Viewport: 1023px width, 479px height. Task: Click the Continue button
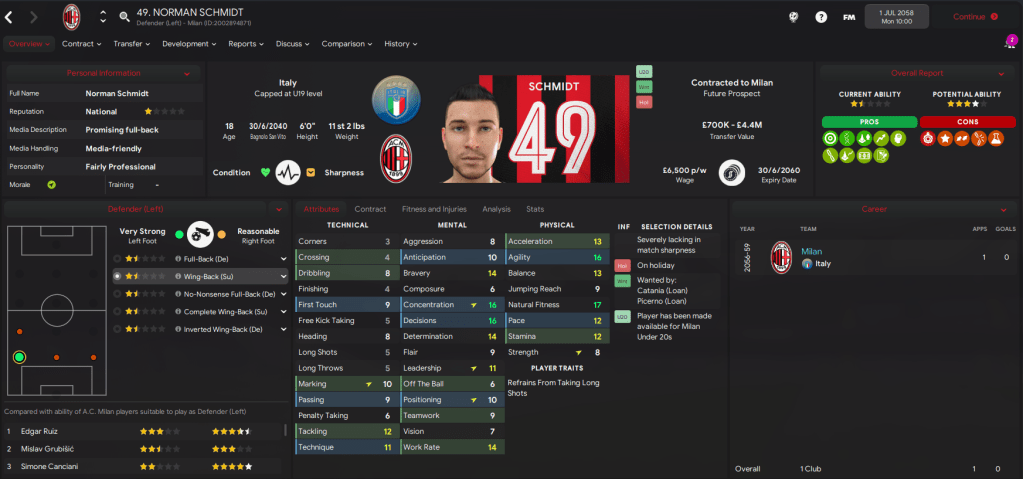pos(974,17)
